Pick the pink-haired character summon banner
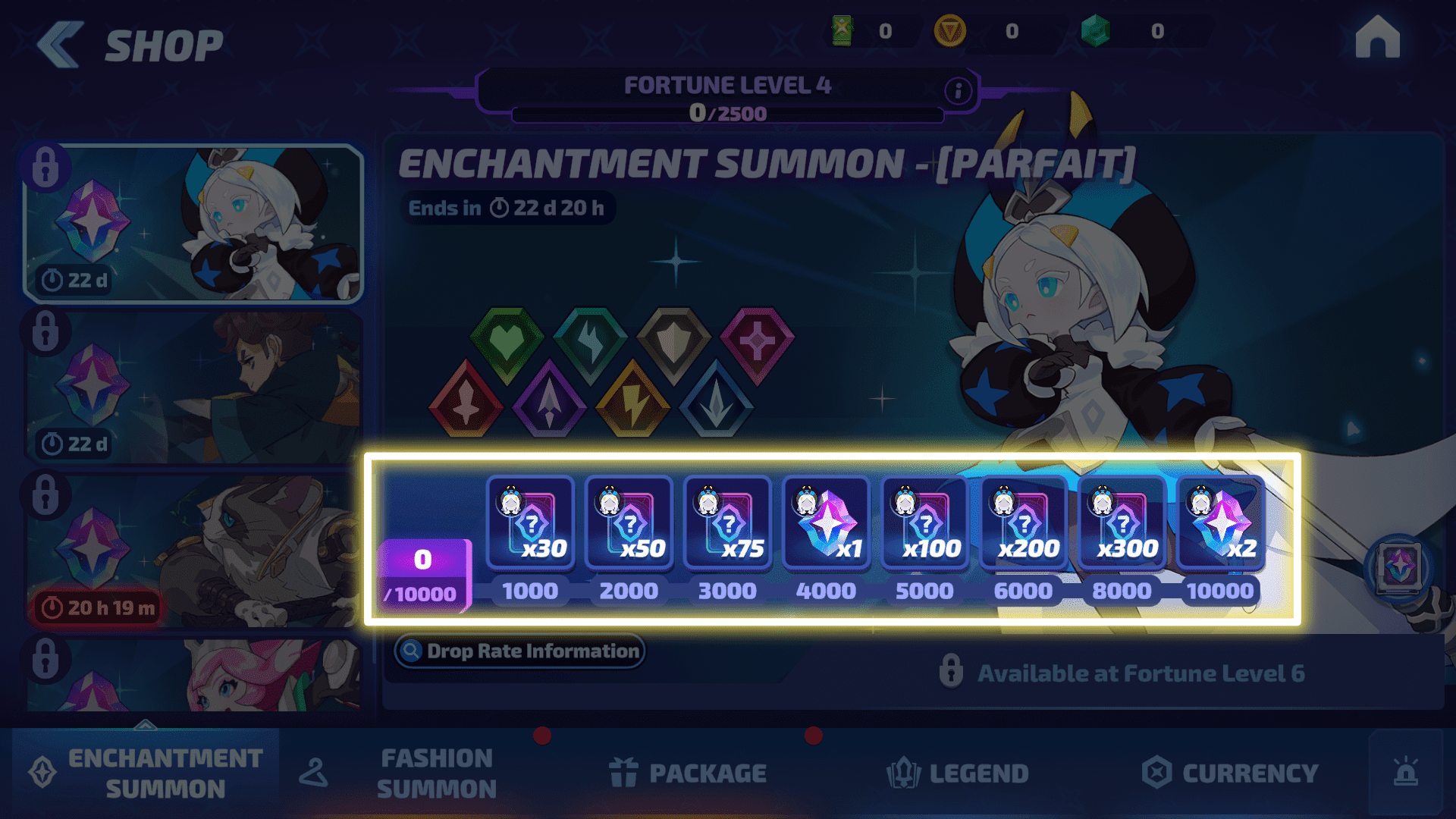This screenshot has height=819, width=1456. coord(193,675)
